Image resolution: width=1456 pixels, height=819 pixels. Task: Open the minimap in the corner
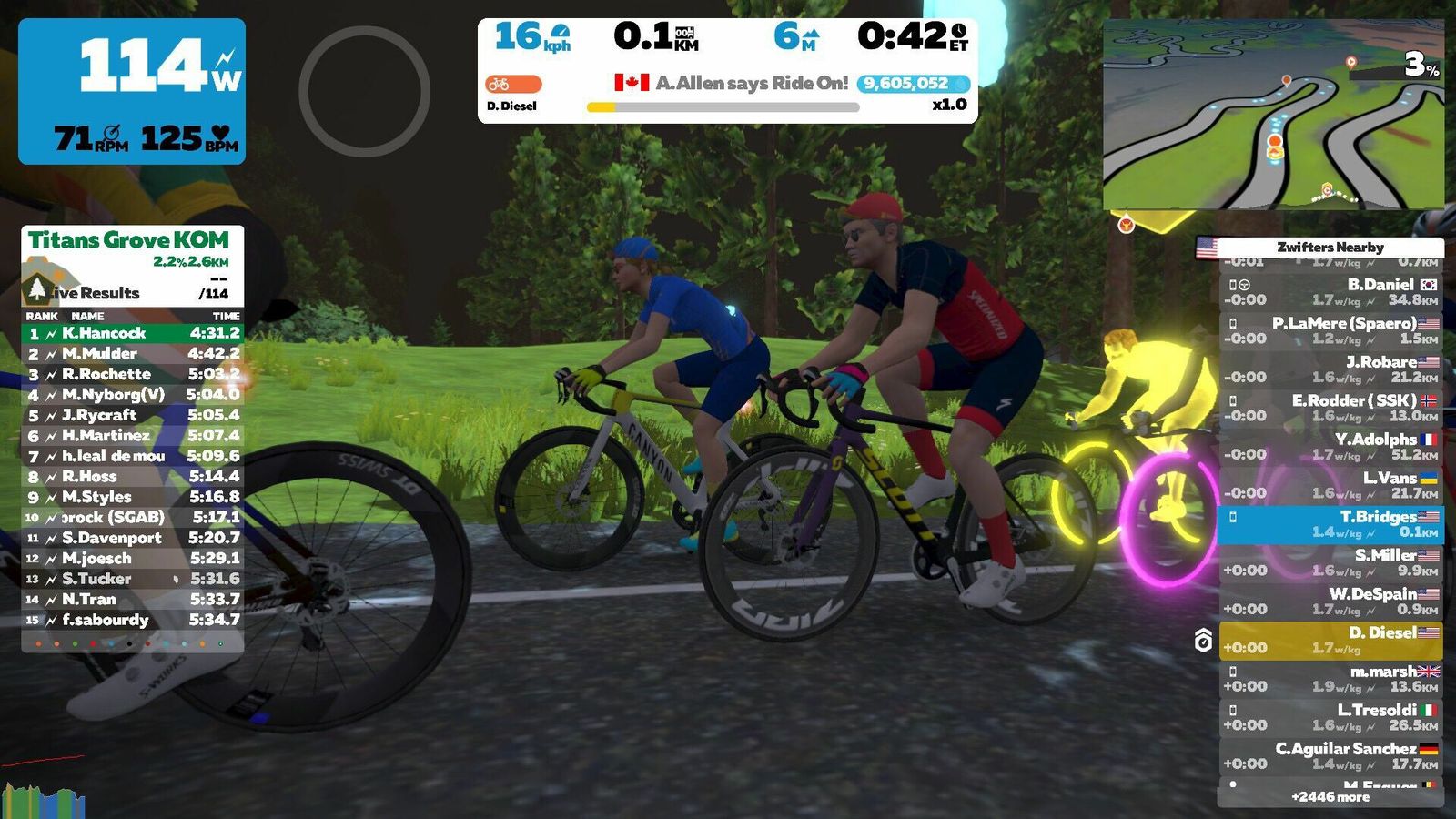click(x=1272, y=115)
